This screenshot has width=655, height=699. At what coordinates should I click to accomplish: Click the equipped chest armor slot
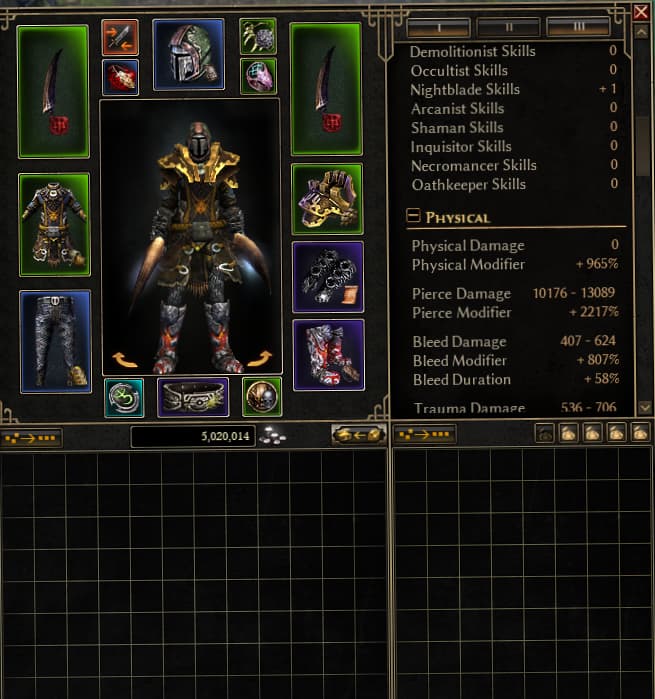54,224
